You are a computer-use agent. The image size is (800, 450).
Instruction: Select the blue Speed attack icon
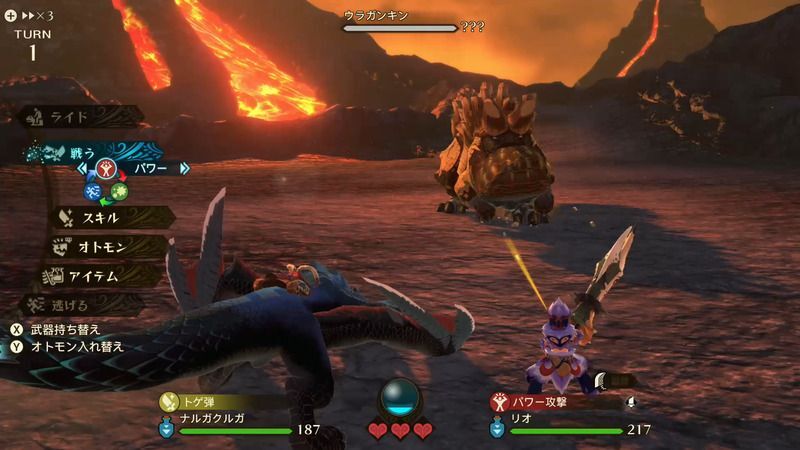[x=92, y=190]
